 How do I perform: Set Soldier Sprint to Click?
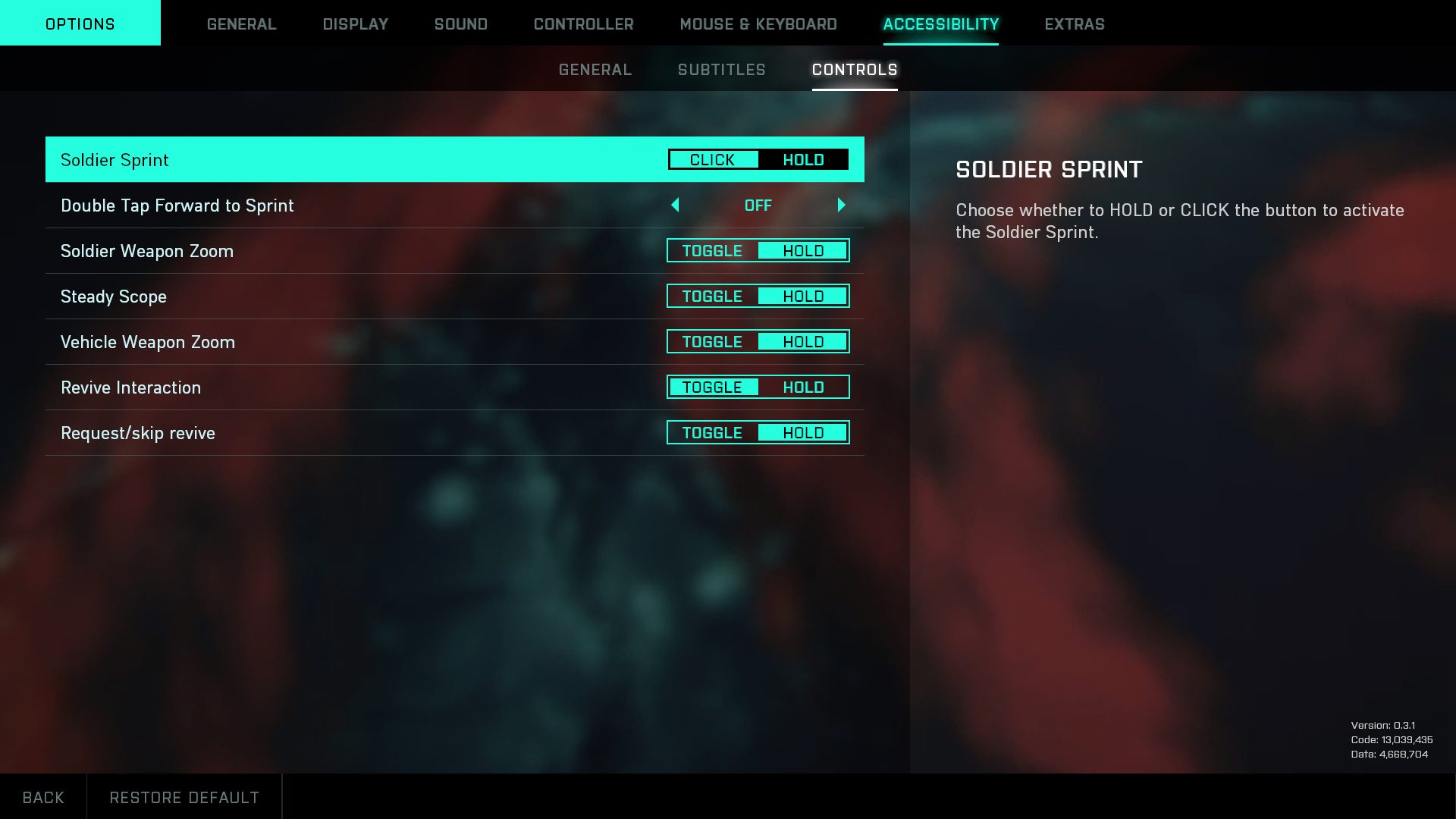[713, 160]
